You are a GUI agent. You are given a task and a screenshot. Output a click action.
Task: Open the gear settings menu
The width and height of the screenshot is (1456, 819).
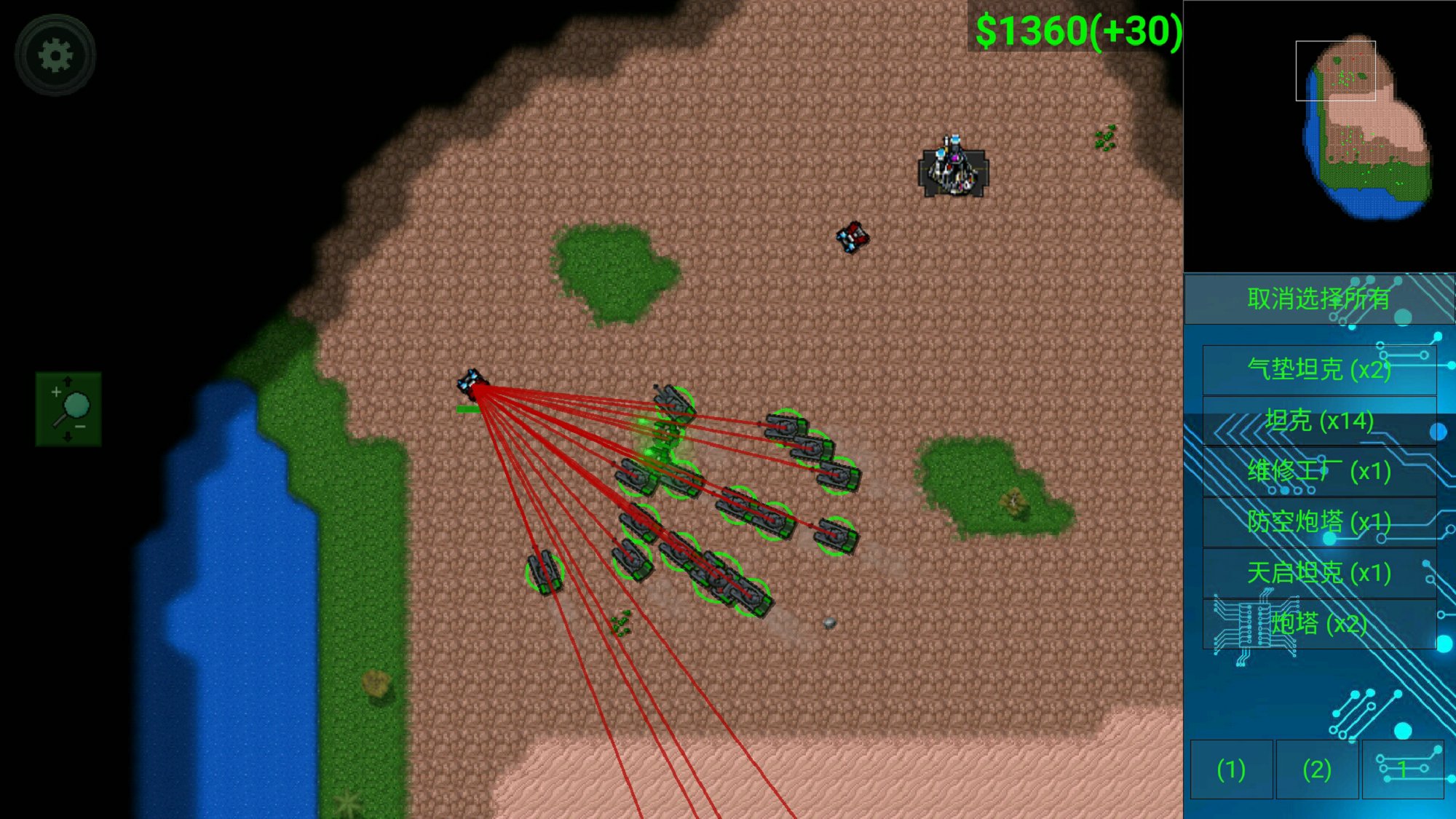click(55, 55)
